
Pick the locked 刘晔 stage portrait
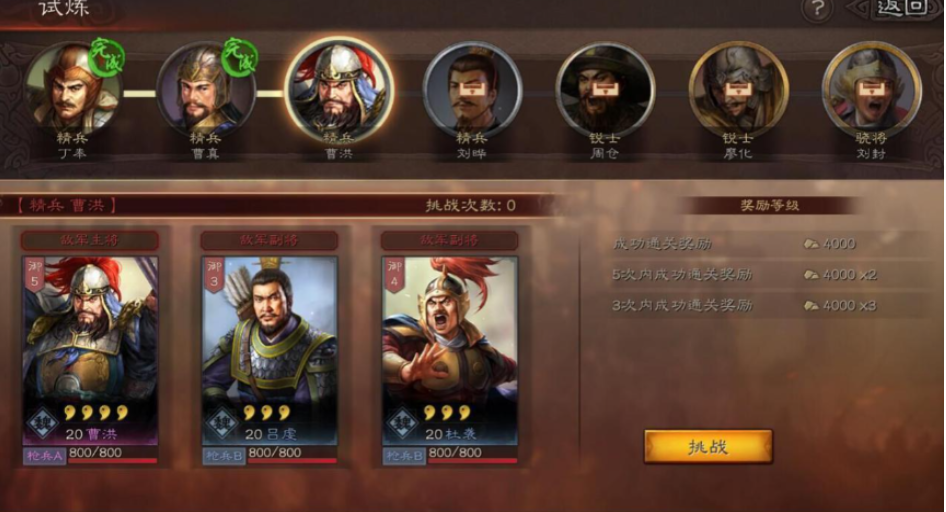tap(472, 90)
